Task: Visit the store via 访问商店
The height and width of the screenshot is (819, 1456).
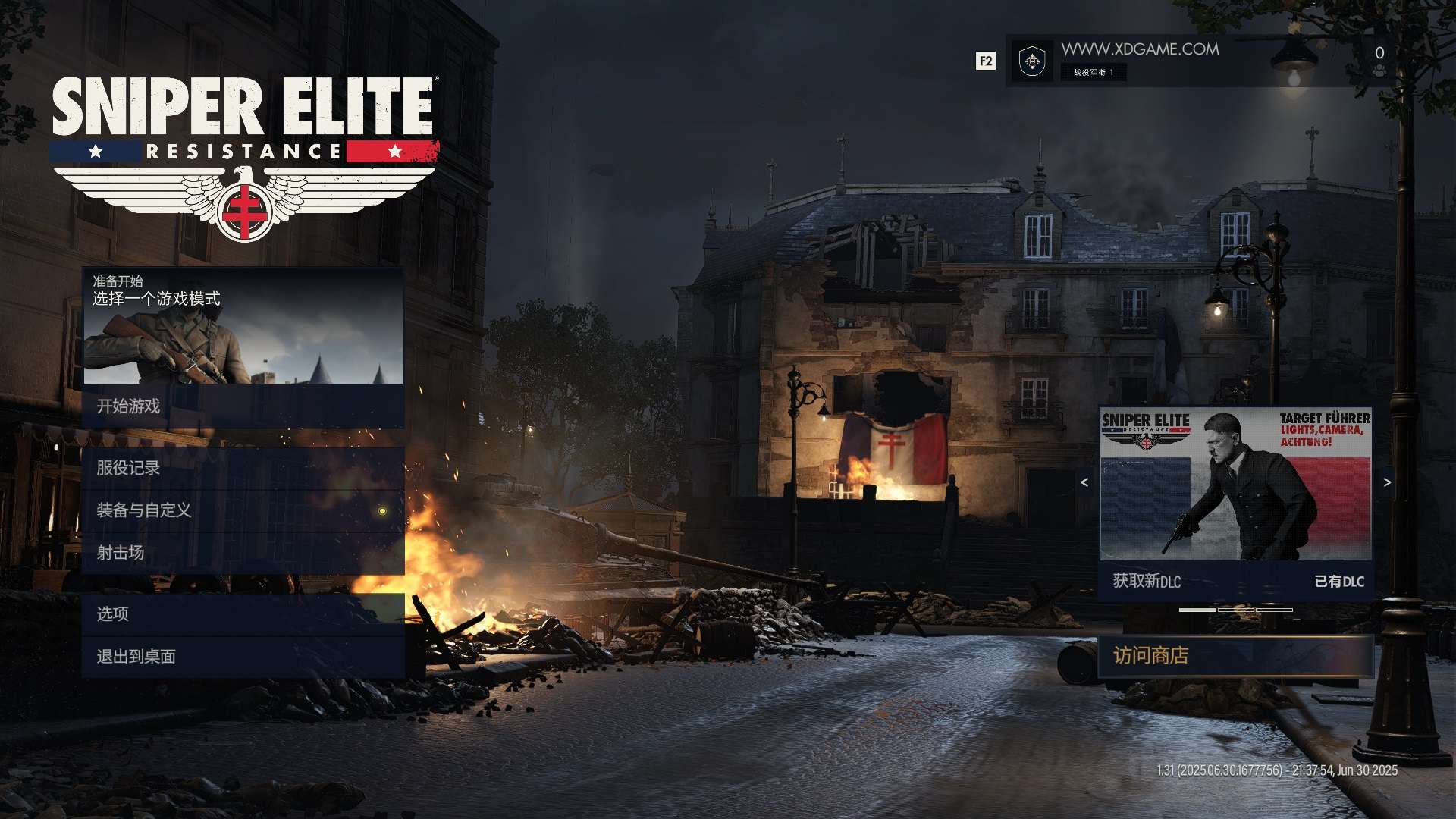Action: coord(1235,656)
